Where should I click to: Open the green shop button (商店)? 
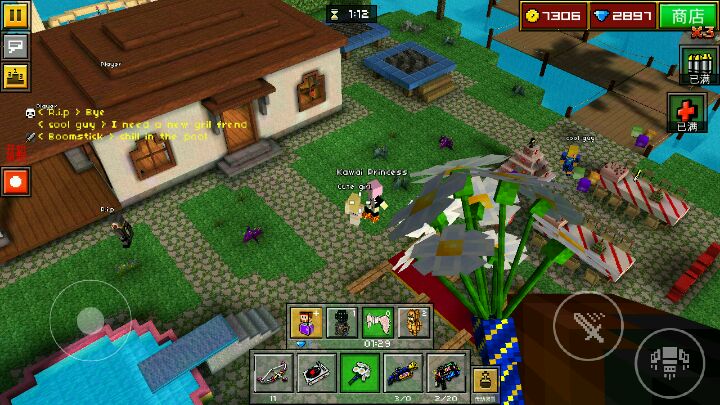(x=688, y=16)
